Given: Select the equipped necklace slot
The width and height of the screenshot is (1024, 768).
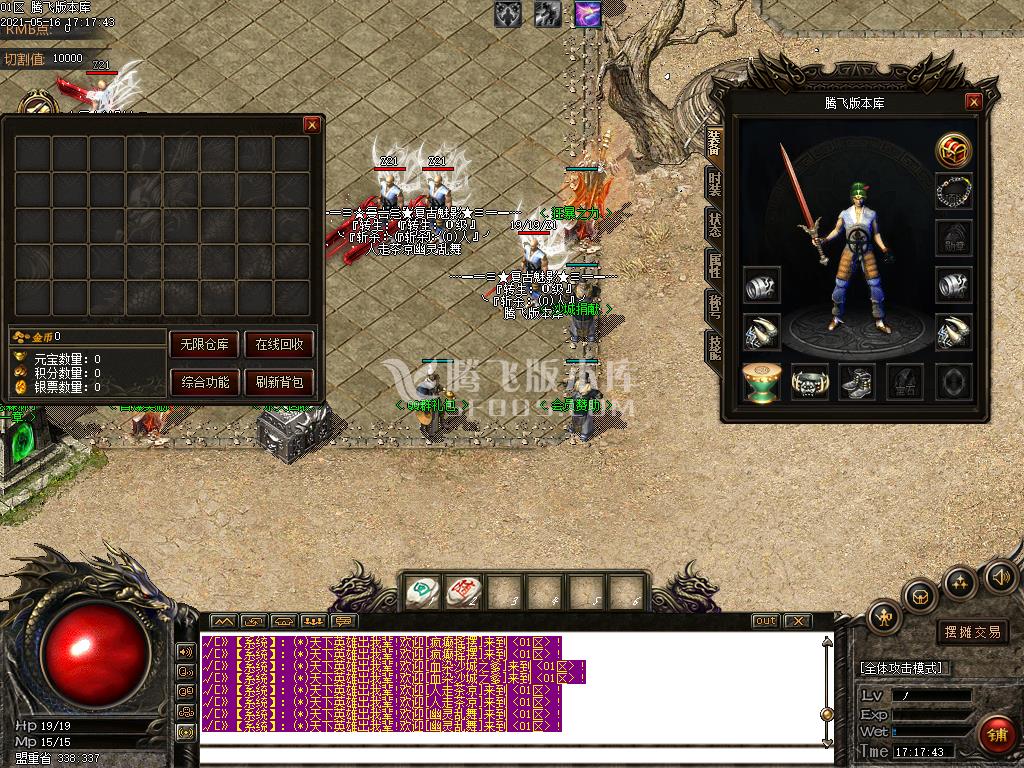Looking at the screenshot, I should [953, 192].
